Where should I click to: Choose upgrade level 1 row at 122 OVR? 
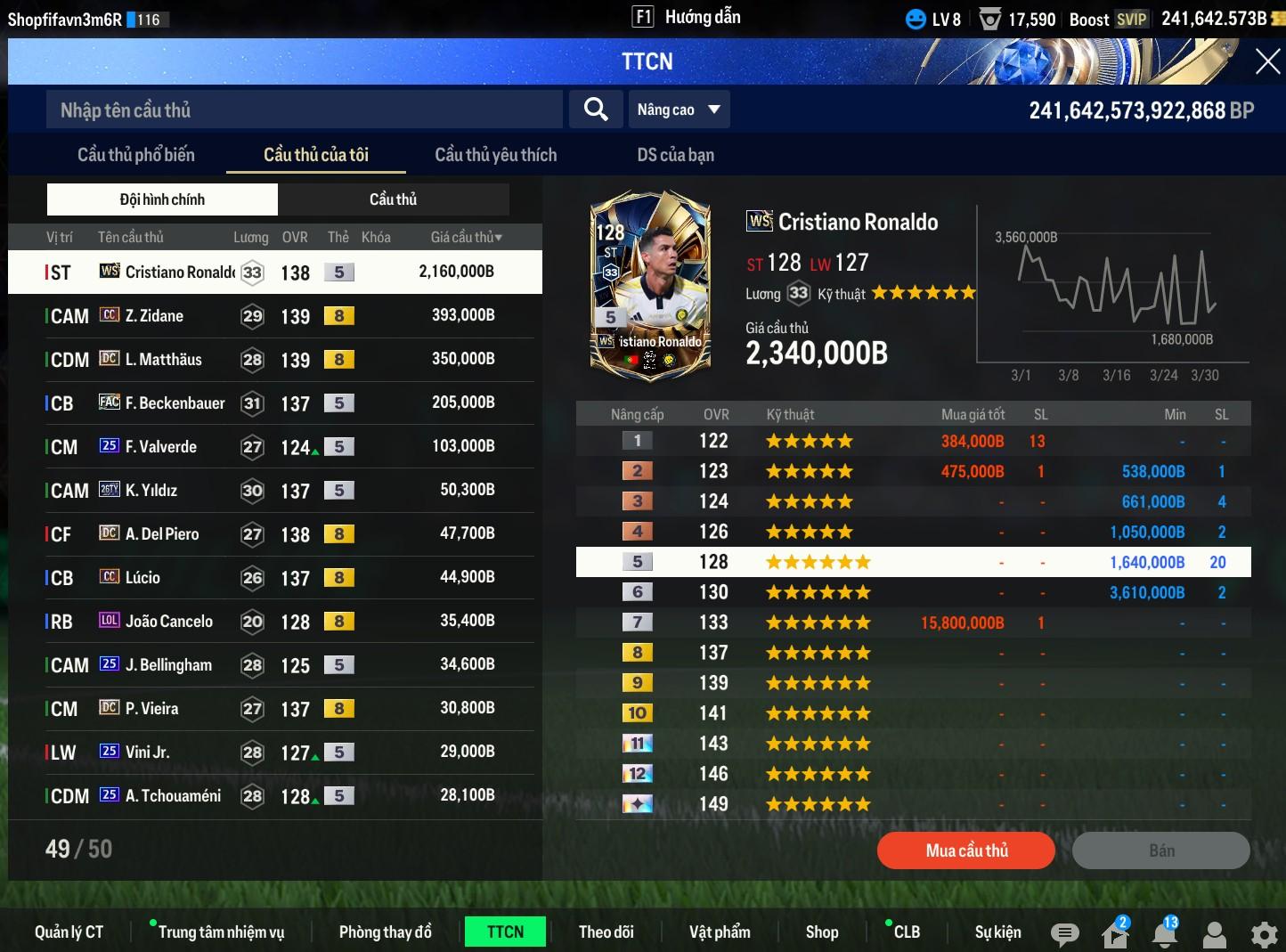point(913,441)
